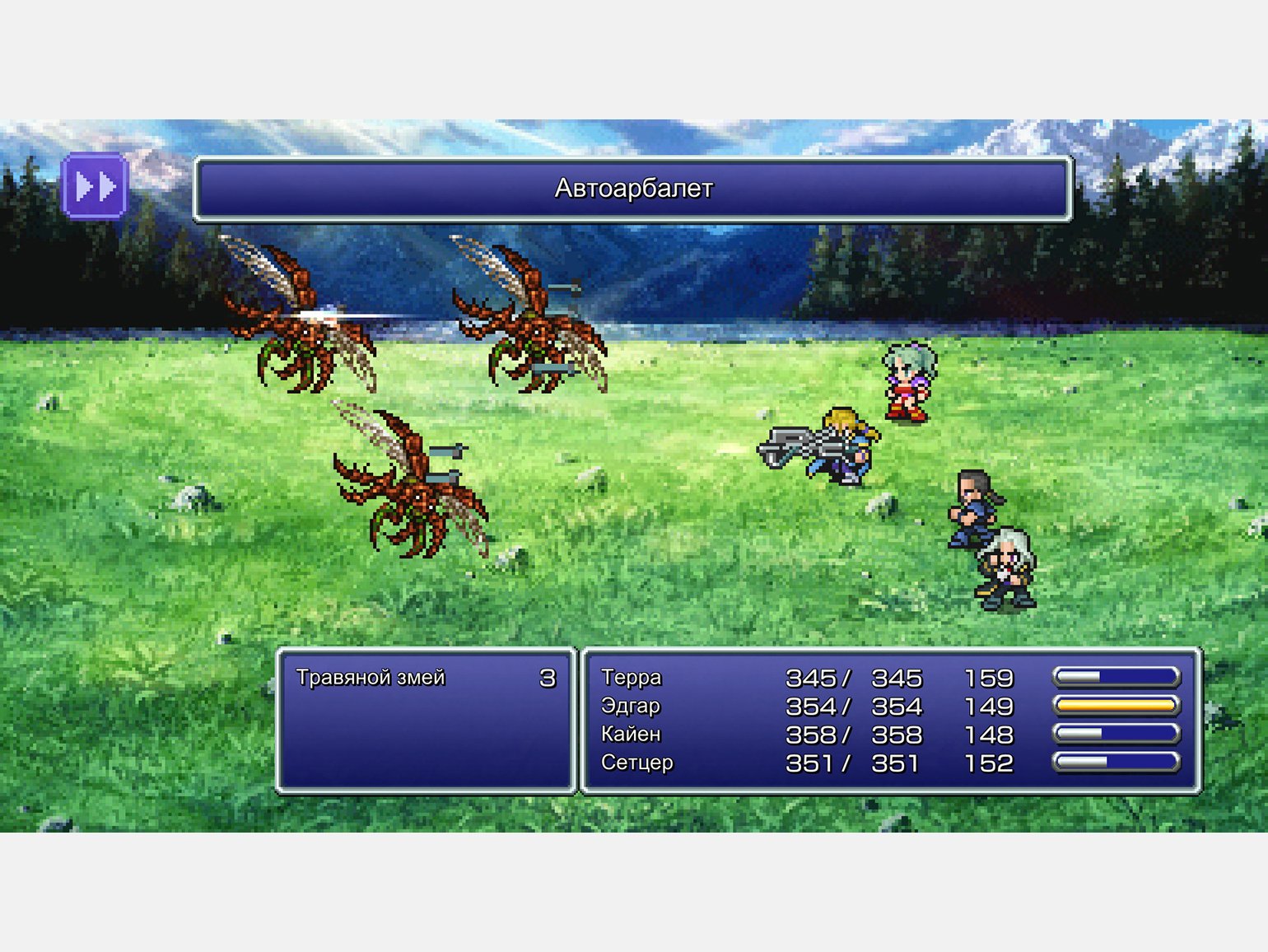Choose Эдгар in the party status window
The width and height of the screenshot is (1268, 952).
631,707
